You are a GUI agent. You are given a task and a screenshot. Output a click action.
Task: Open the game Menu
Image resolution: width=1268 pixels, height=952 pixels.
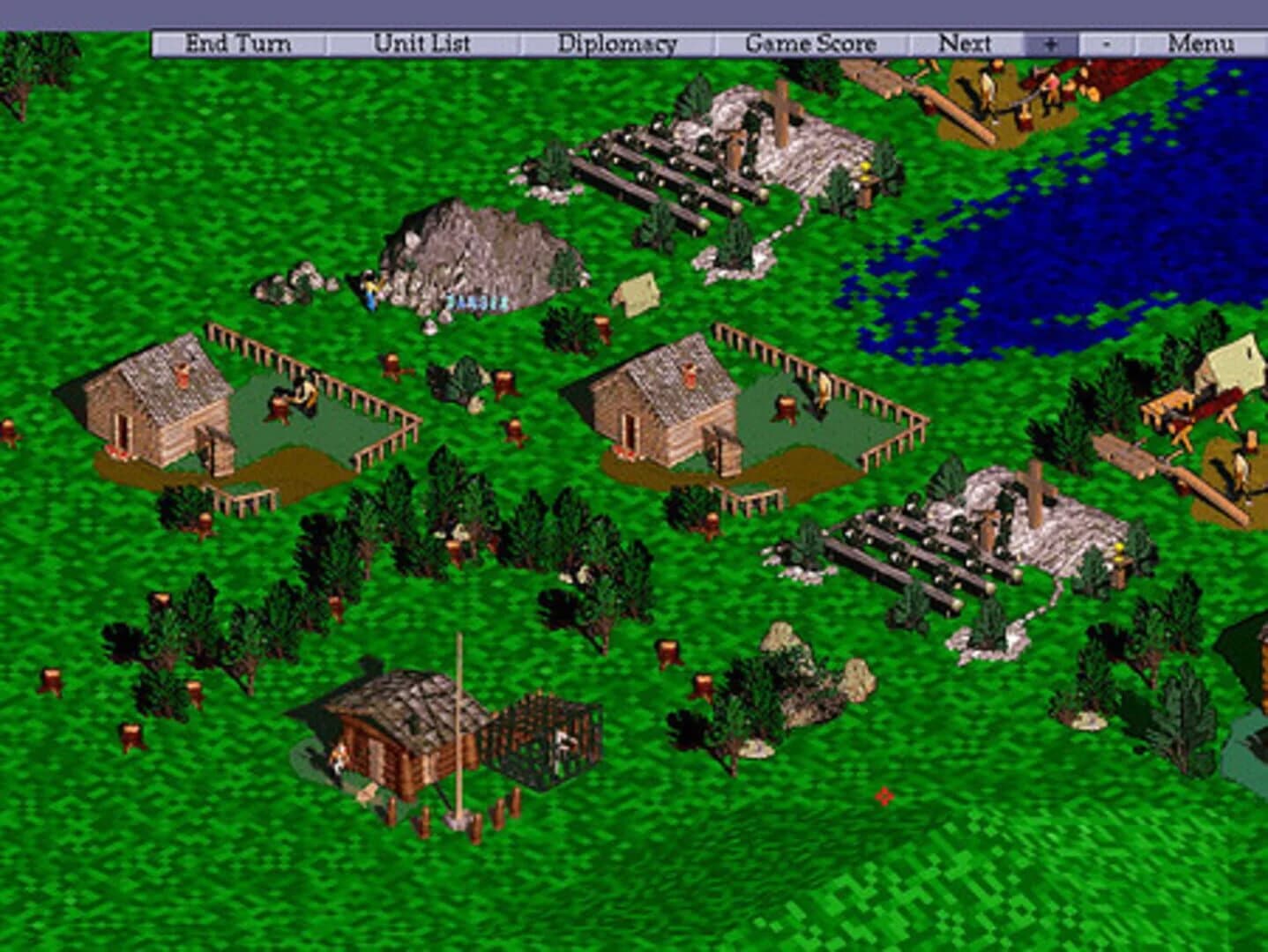click(x=1203, y=41)
